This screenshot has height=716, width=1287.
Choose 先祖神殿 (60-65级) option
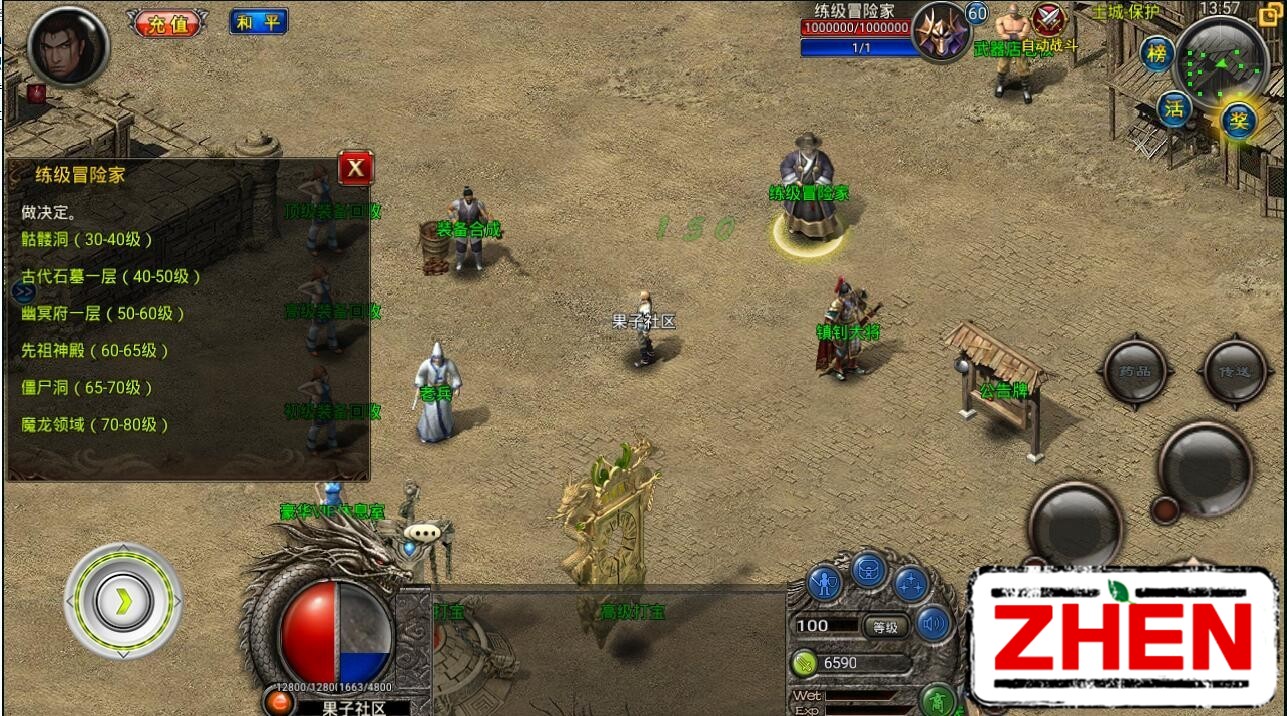(95, 350)
